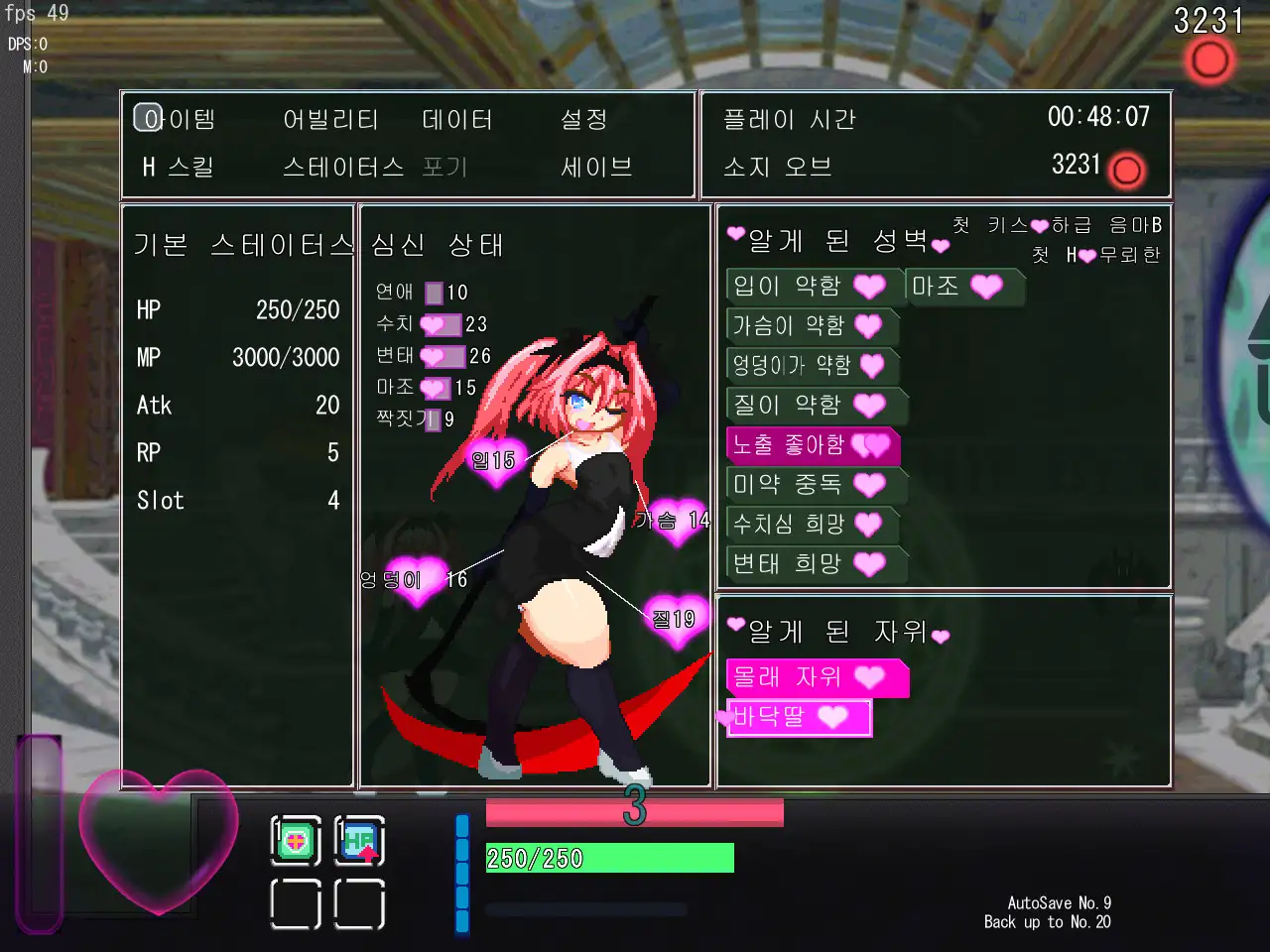1270x952 pixels.
Task: Select the 어빌리티 menu entry
Action: 330,120
